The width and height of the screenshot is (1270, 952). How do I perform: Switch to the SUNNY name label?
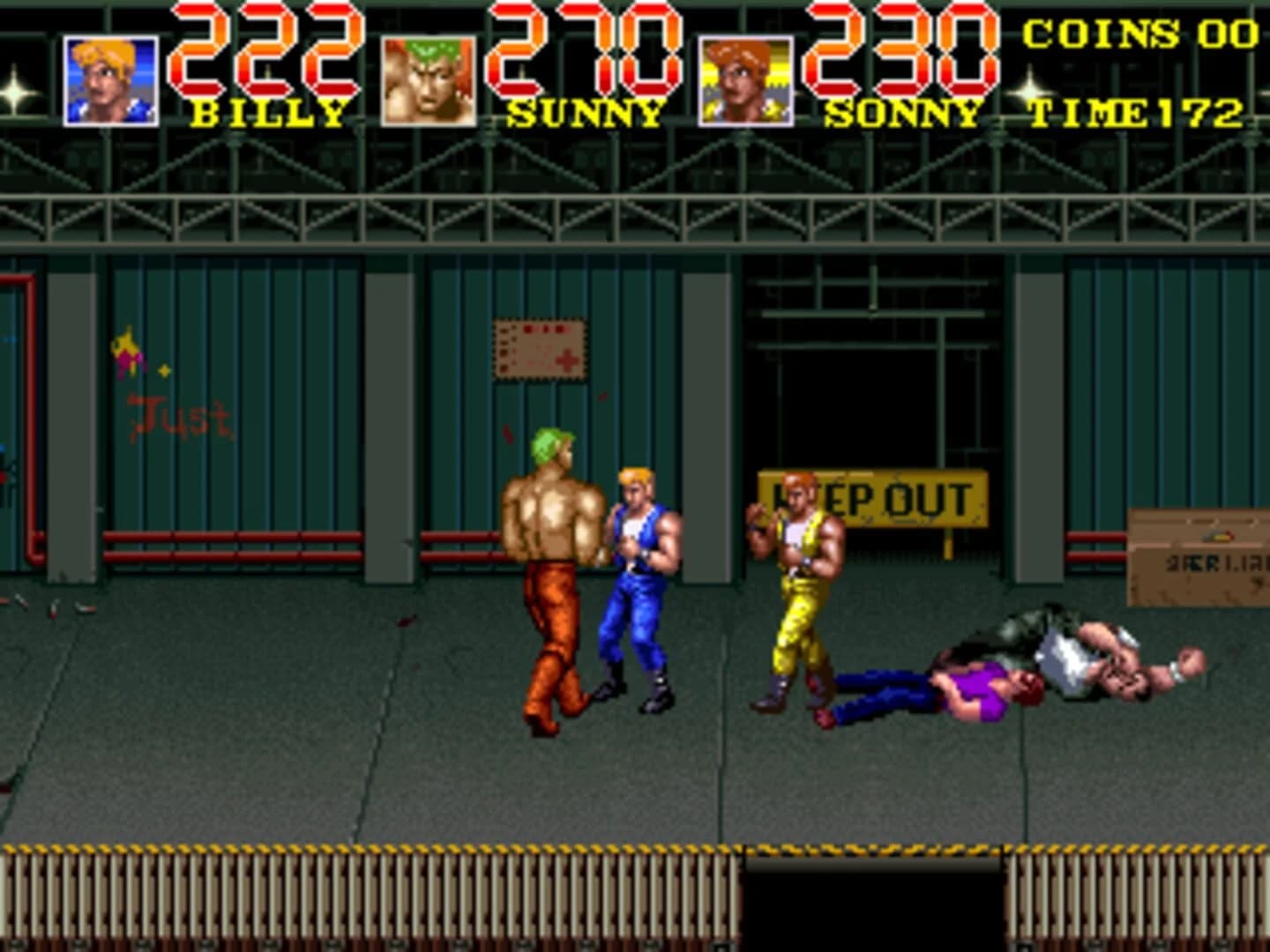(x=585, y=112)
